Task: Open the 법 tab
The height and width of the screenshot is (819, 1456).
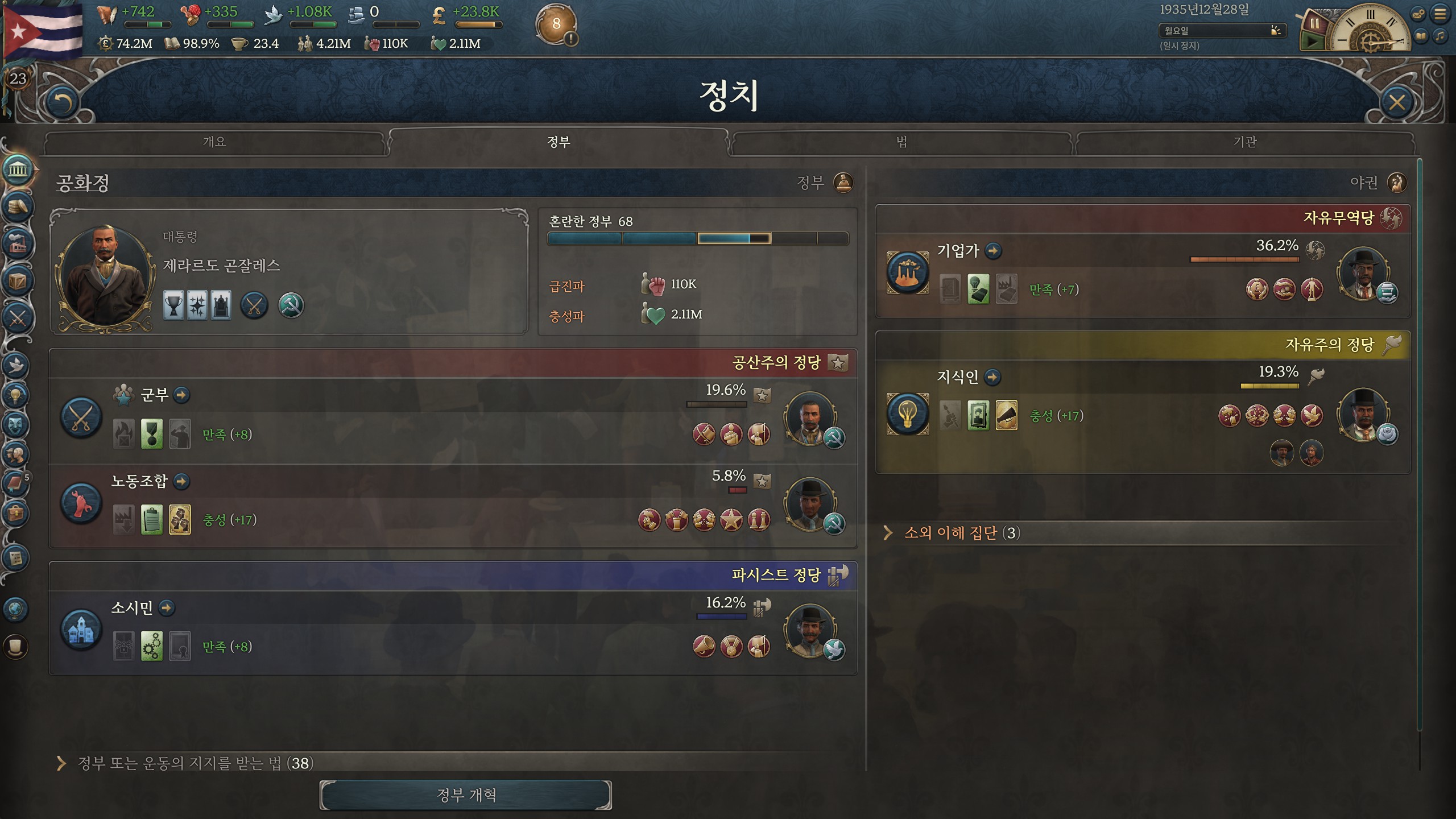Action: (x=901, y=142)
